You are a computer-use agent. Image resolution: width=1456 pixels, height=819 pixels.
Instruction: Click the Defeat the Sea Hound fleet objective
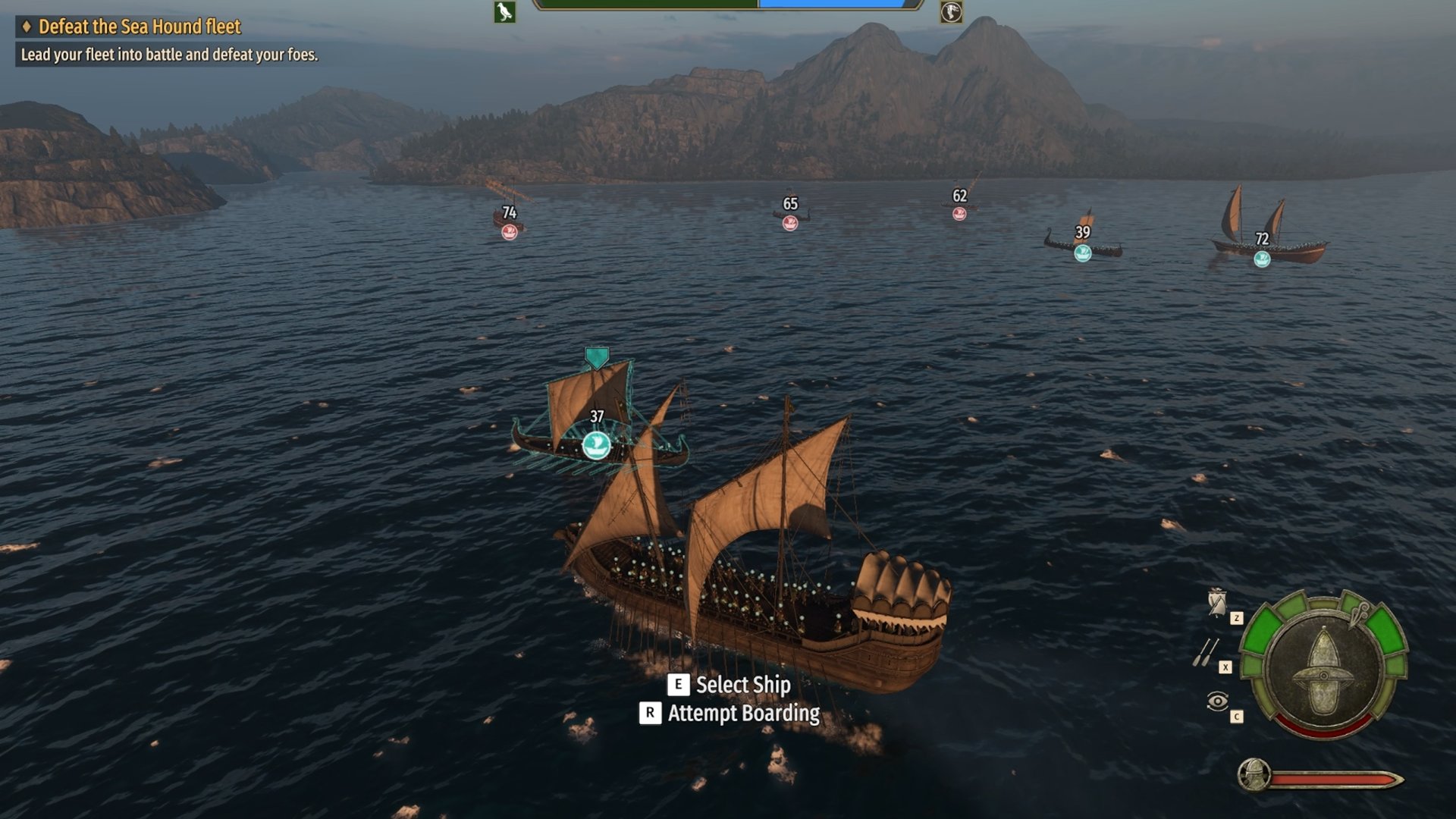pyautogui.click(x=139, y=27)
